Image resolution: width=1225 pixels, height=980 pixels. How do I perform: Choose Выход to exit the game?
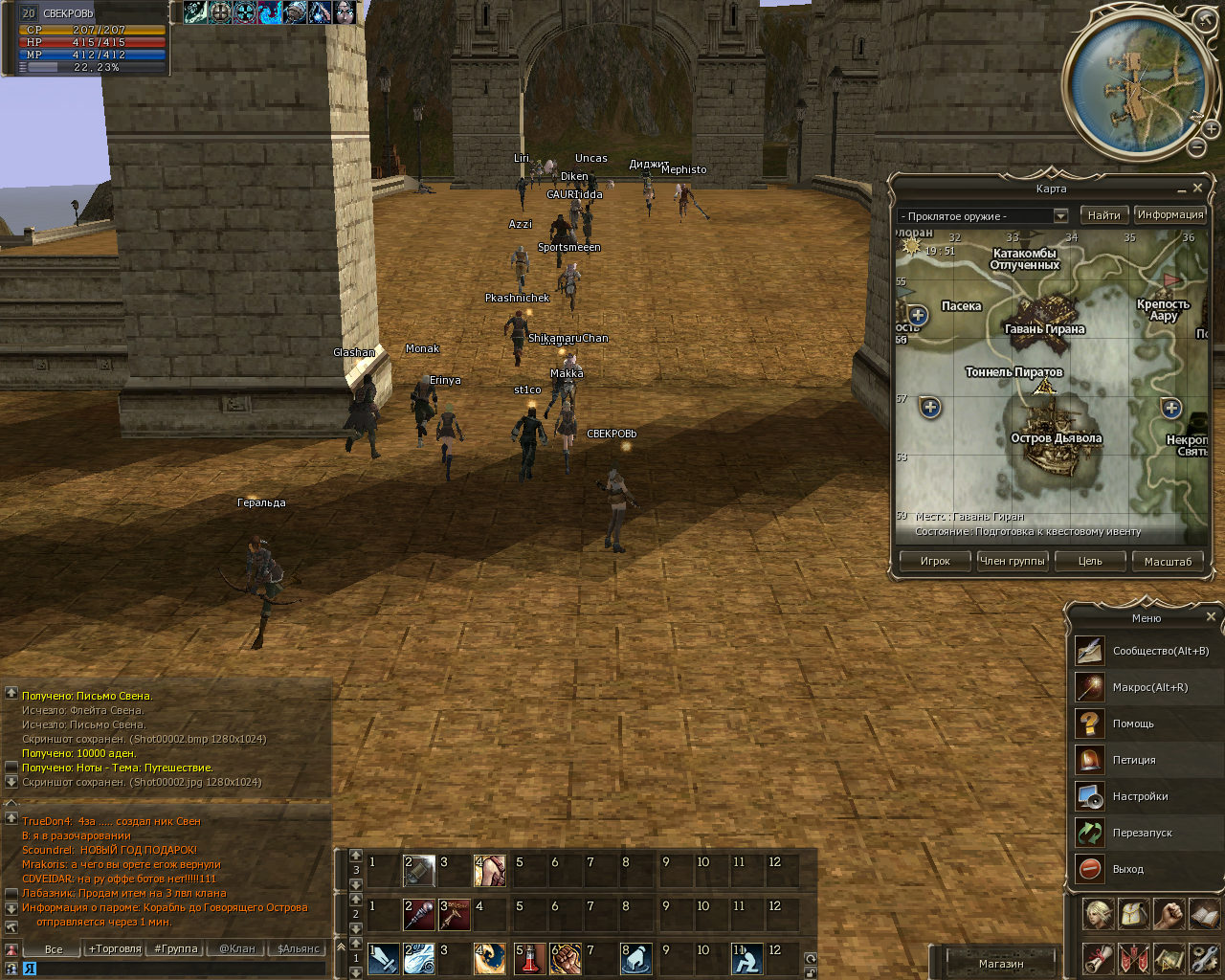(x=1127, y=869)
